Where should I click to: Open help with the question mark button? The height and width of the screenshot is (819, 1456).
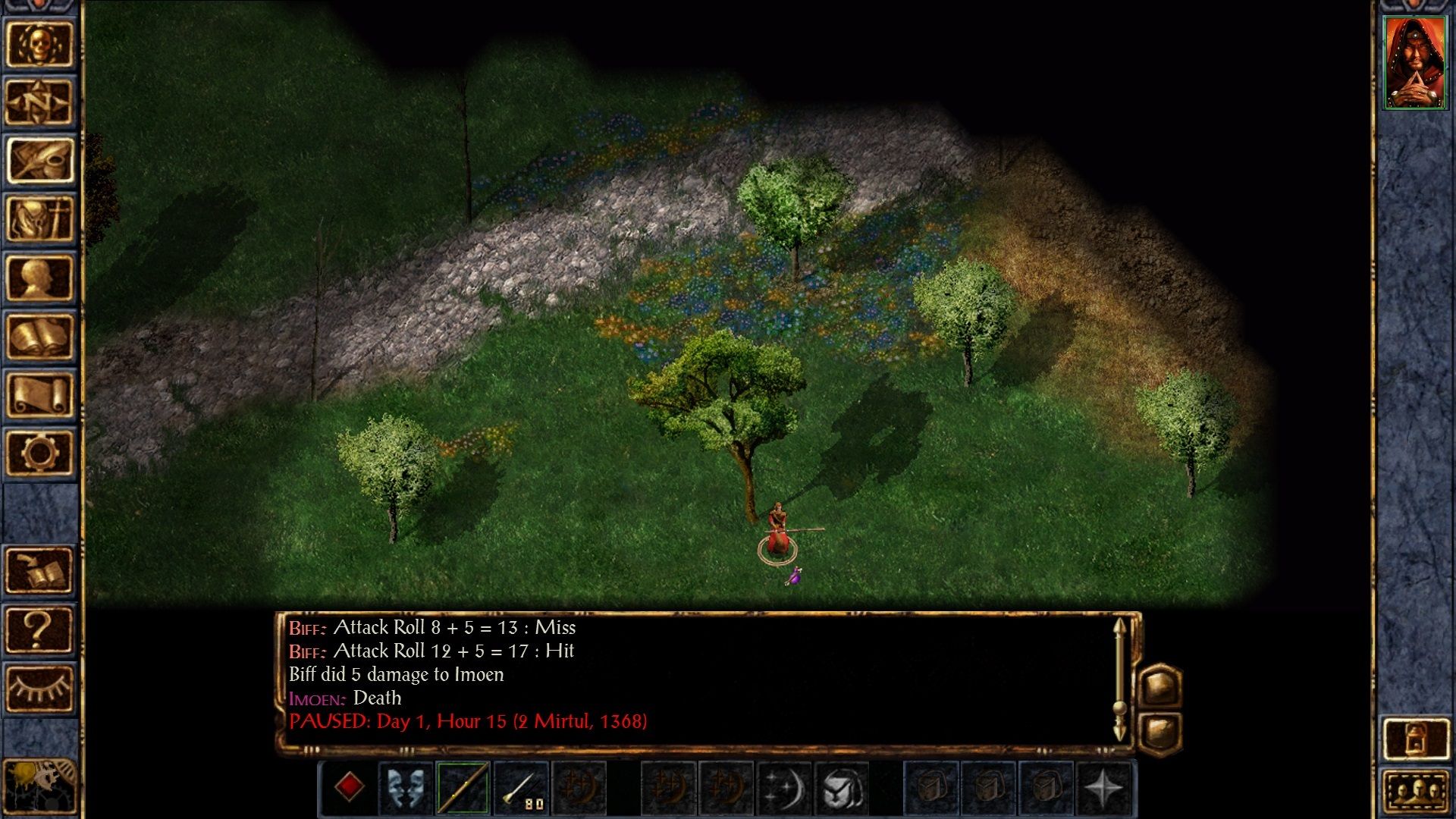(39, 629)
